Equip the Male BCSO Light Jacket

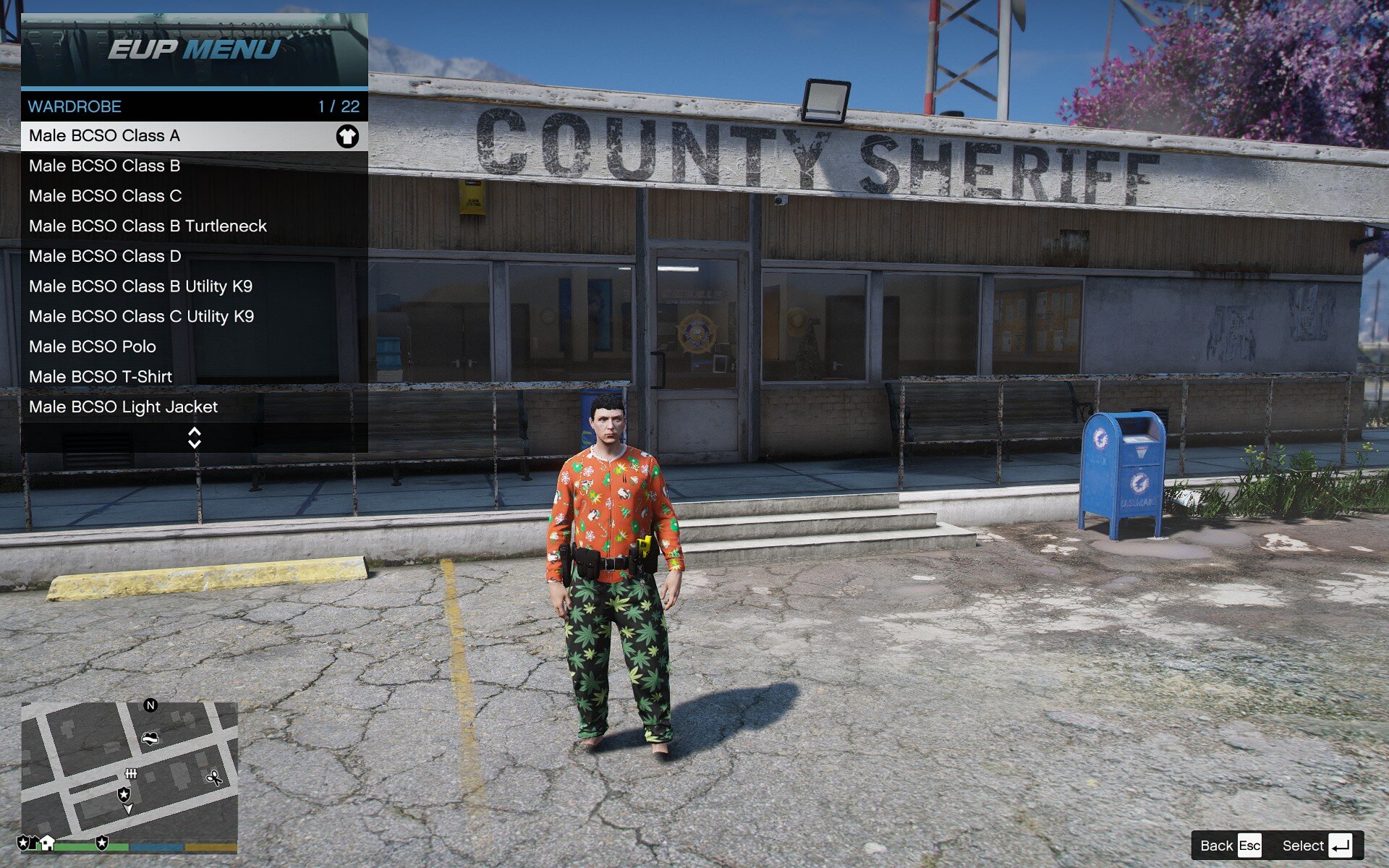[194, 407]
